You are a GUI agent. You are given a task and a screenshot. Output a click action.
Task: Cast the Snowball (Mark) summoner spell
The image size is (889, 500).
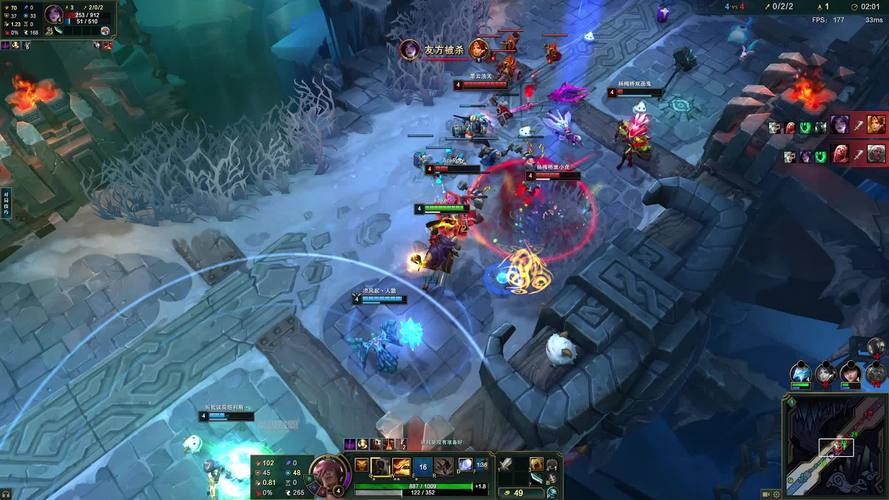click(x=466, y=465)
